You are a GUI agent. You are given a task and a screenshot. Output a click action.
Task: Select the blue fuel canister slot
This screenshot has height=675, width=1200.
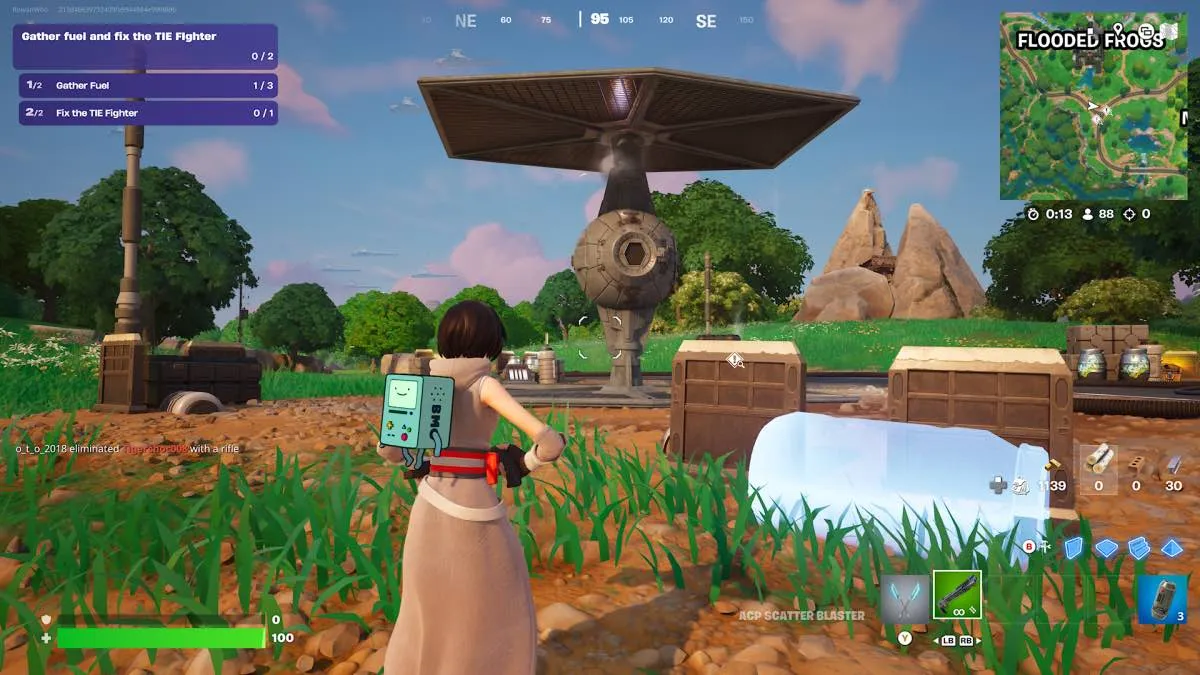1162,600
